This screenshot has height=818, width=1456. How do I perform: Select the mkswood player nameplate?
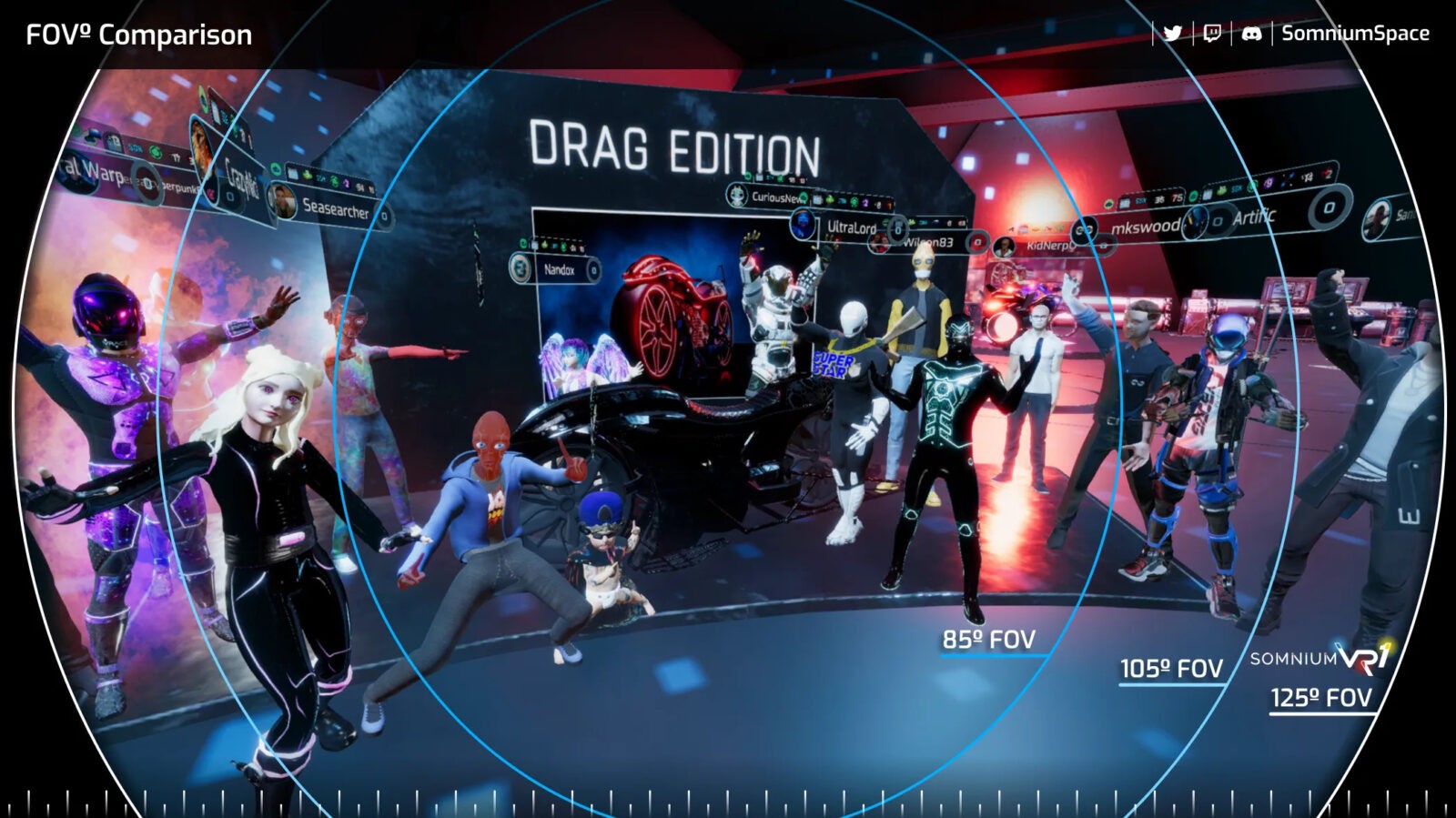pyautogui.click(x=1143, y=226)
